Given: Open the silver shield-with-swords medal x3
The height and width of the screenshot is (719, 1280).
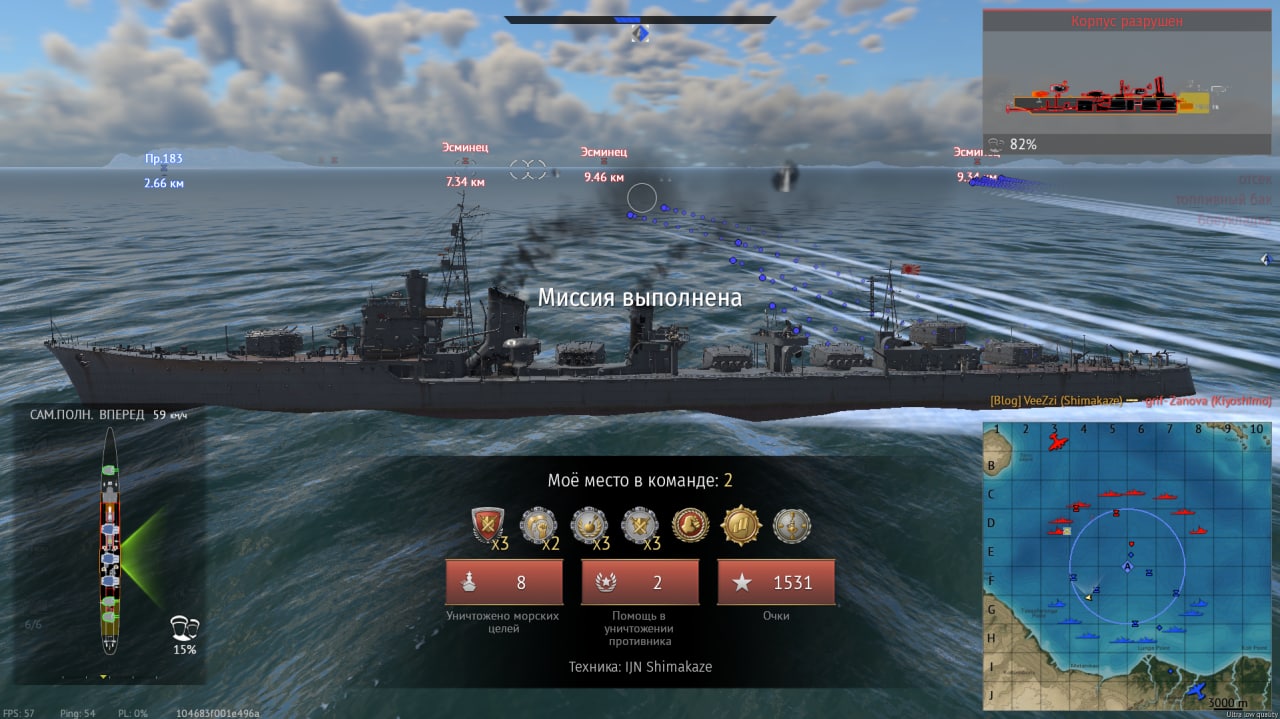Looking at the screenshot, I should coord(640,525).
